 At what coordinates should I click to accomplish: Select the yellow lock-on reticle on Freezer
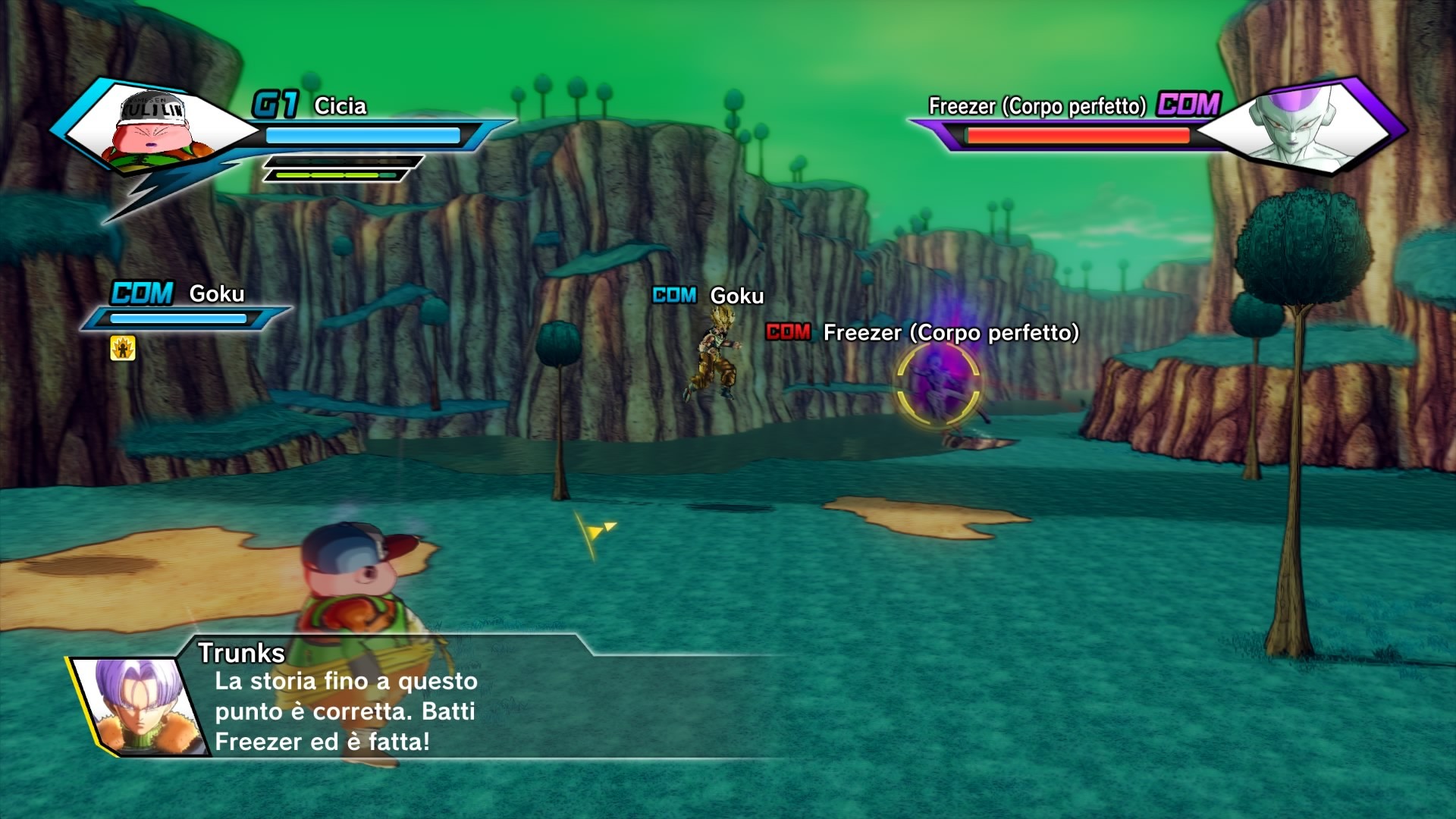[938, 383]
